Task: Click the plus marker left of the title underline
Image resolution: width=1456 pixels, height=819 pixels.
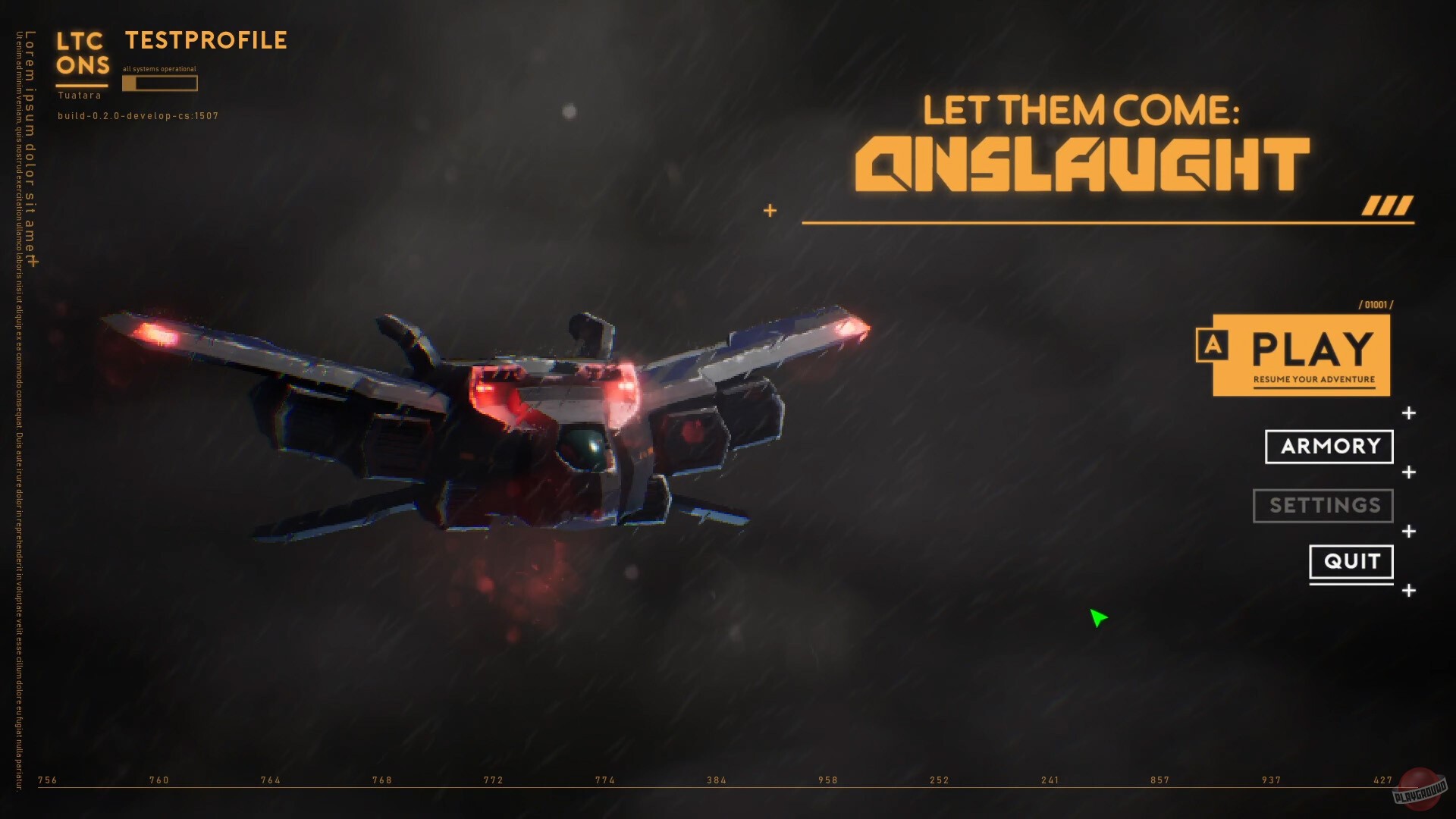Action: click(771, 211)
